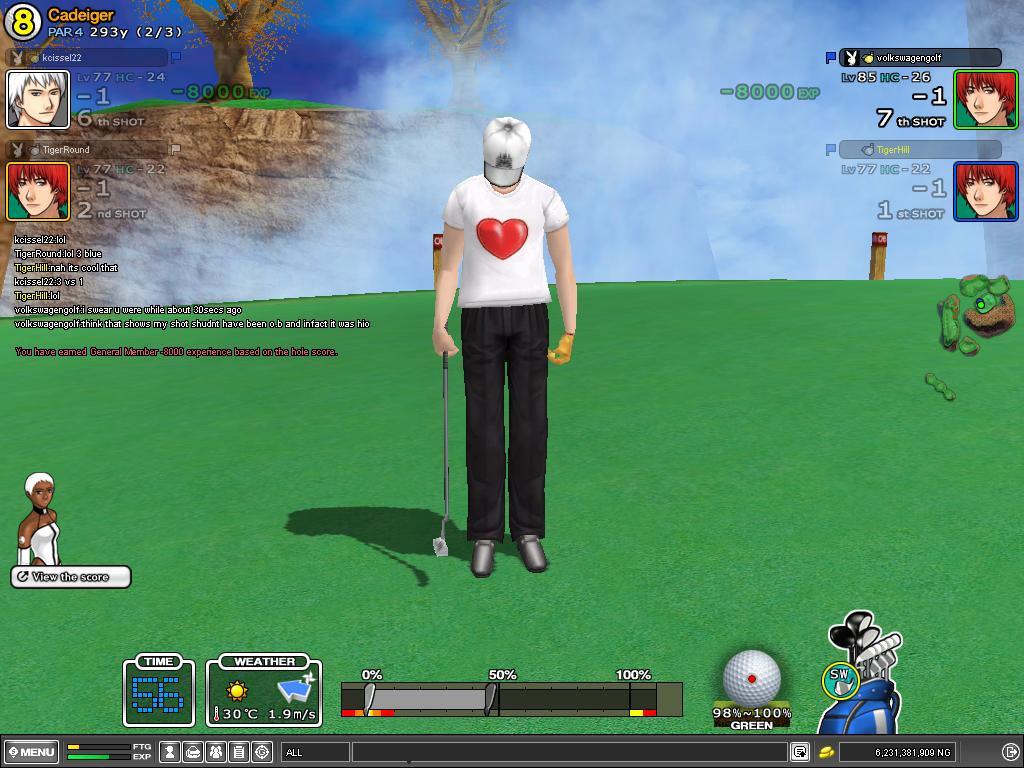The width and height of the screenshot is (1024, 768).
Task: Open the ALL chat channel selector
Action: (315, 752)
